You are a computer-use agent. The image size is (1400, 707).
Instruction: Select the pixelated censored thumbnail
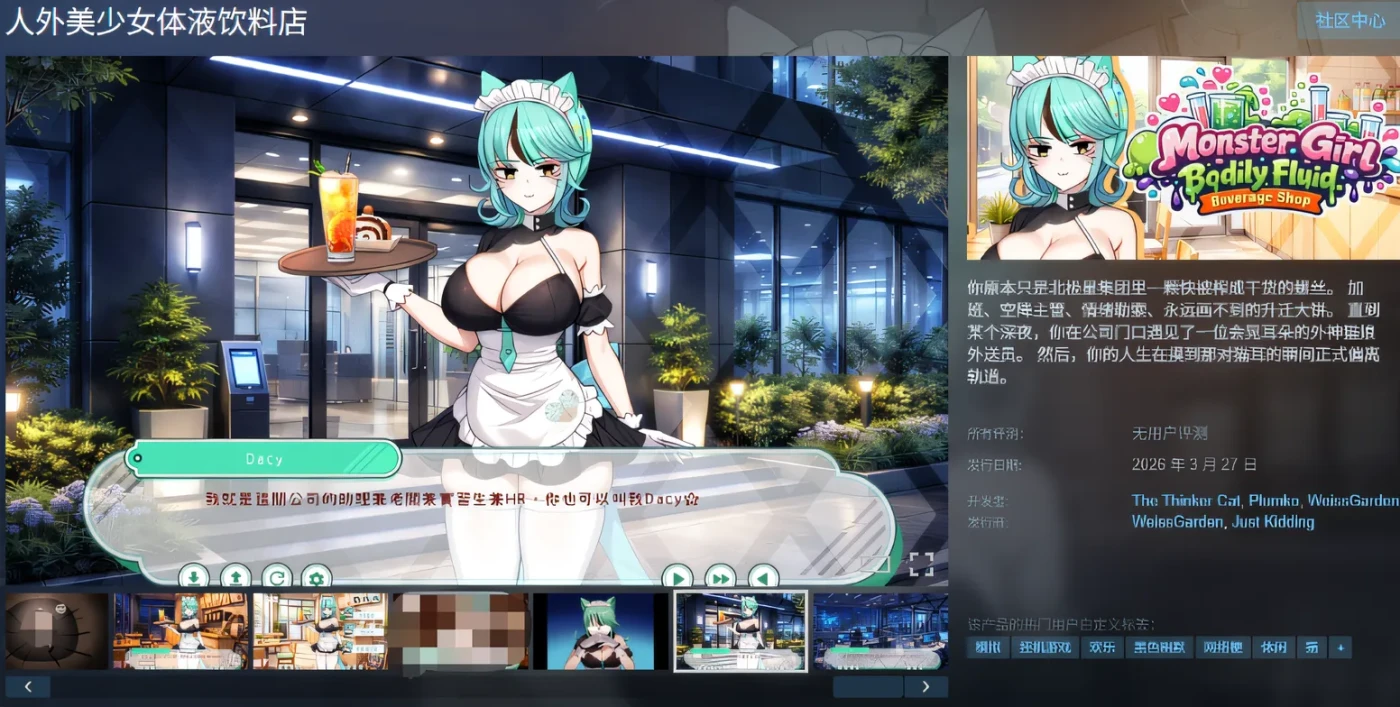(459, 631)
